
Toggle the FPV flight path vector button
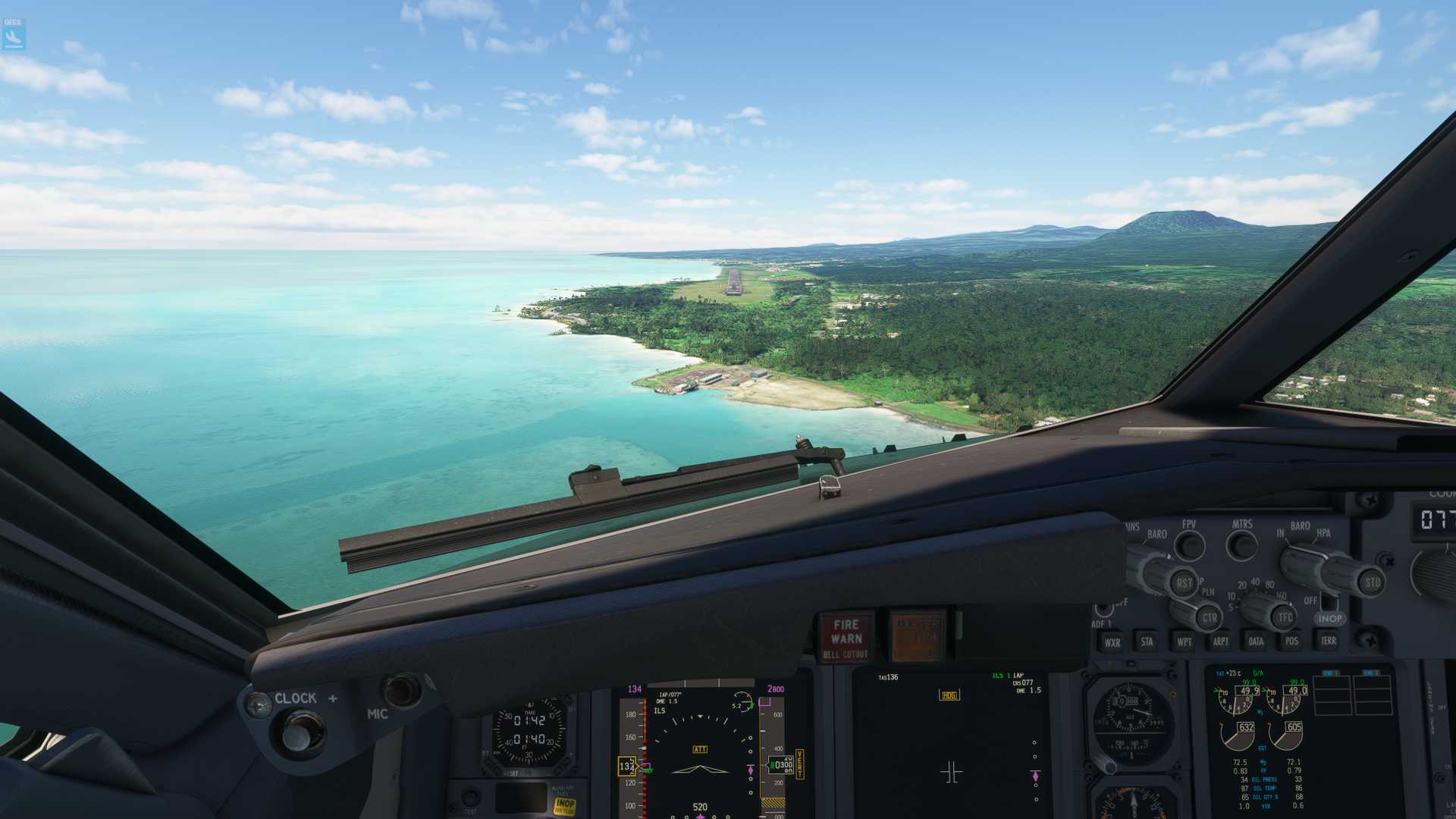[1189, 544]
